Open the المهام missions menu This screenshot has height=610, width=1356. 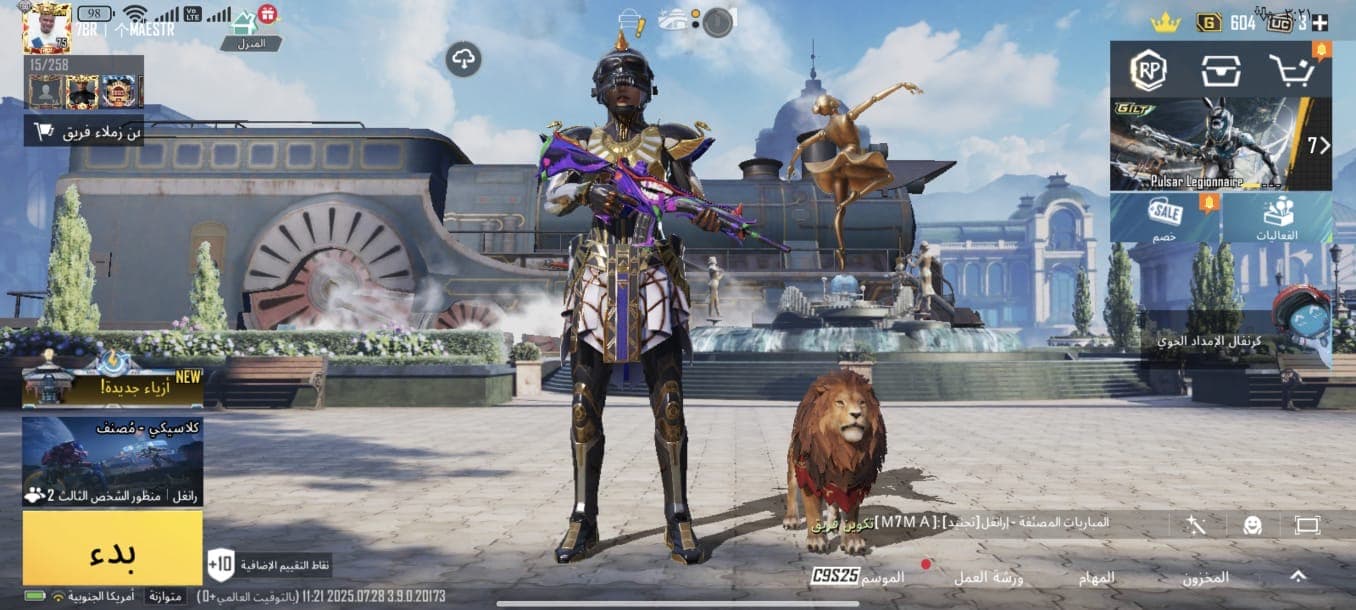(x=1093, y=578)
